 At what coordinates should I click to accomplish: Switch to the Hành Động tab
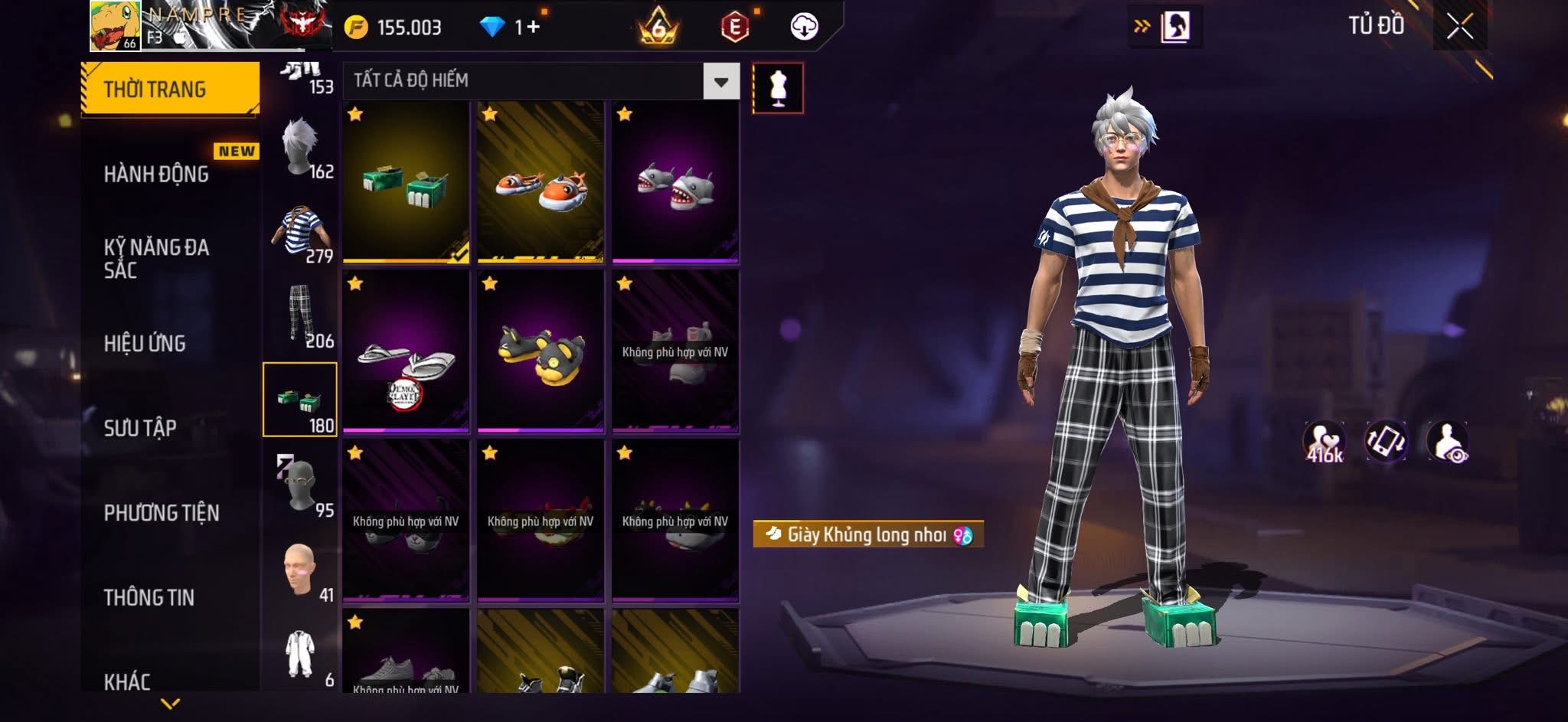click(x=157, y=174)
